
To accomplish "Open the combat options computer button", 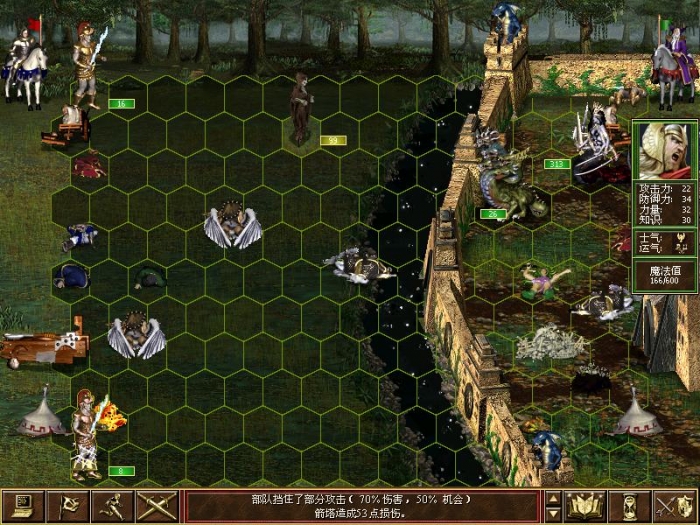I will (x=22, y=506).
